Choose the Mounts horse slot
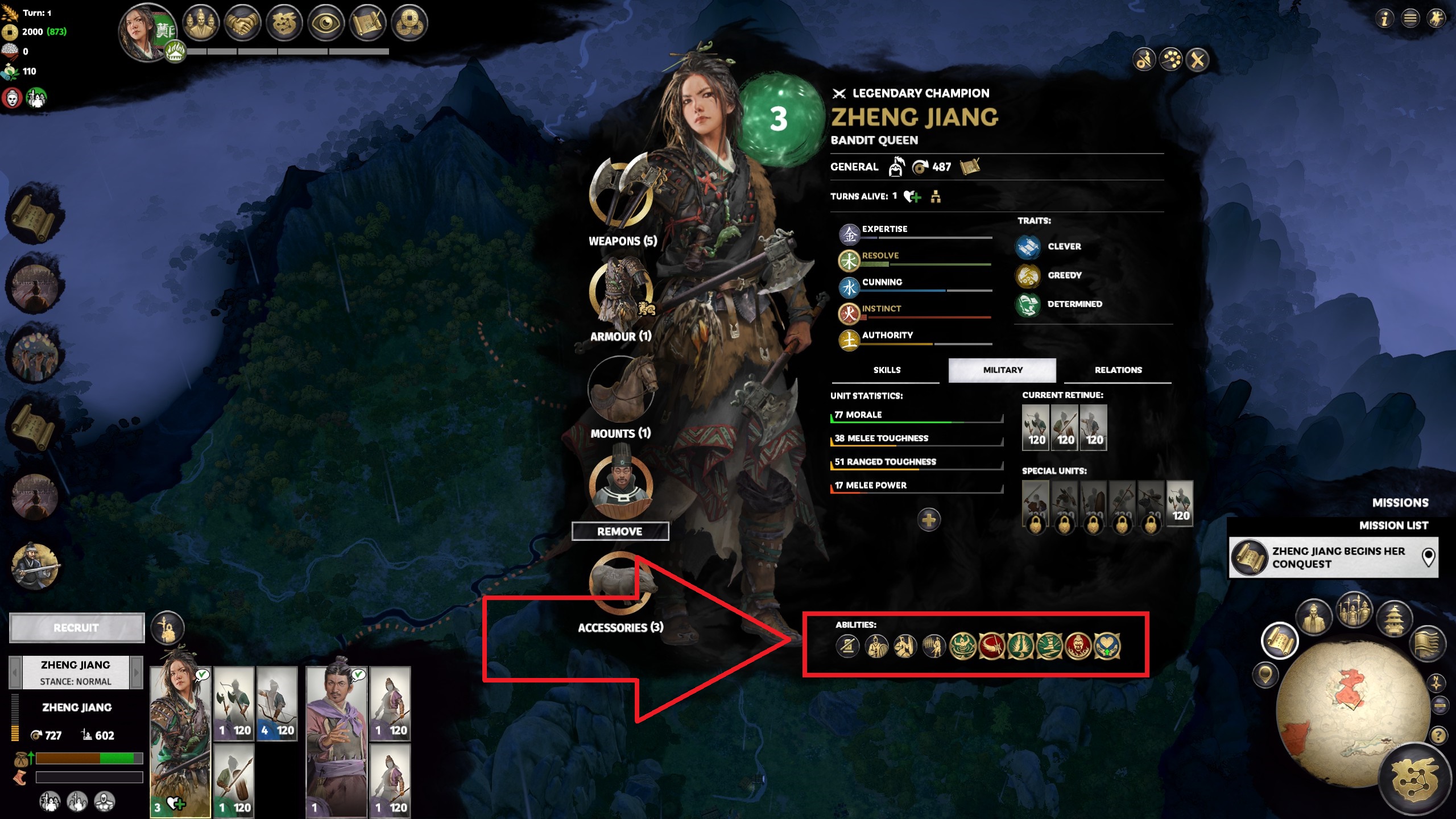1456x819 pixels. [x=621, y=390]
